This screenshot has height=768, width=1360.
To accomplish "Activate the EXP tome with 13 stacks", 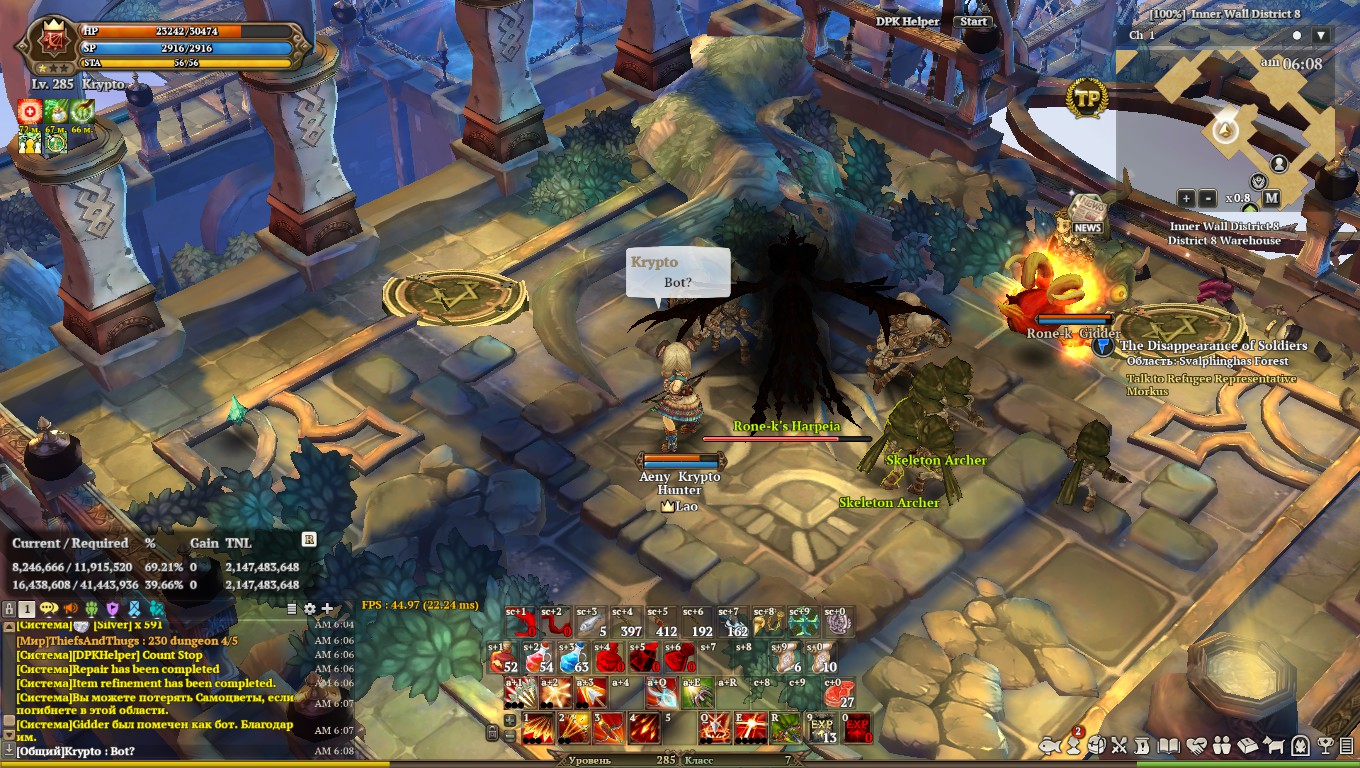I will point(822,728).
